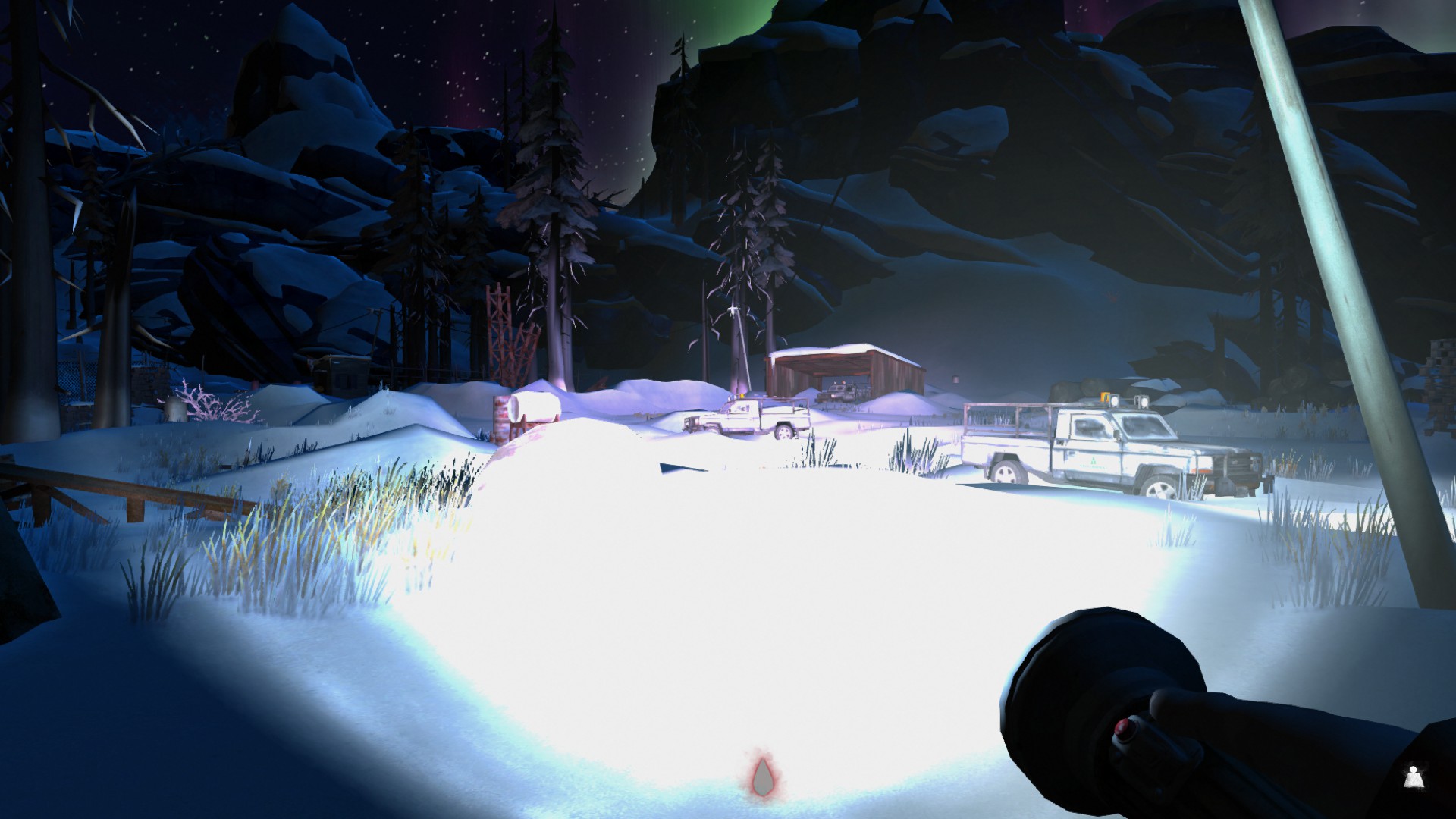1456x819 pixels.
Task: Click the white carry-weight encumbrance icon
Action: coord(1412,777)
